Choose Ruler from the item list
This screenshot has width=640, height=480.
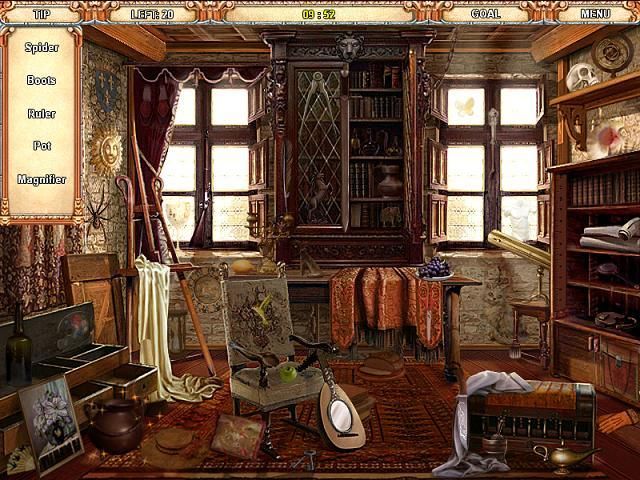click(41, 113)
